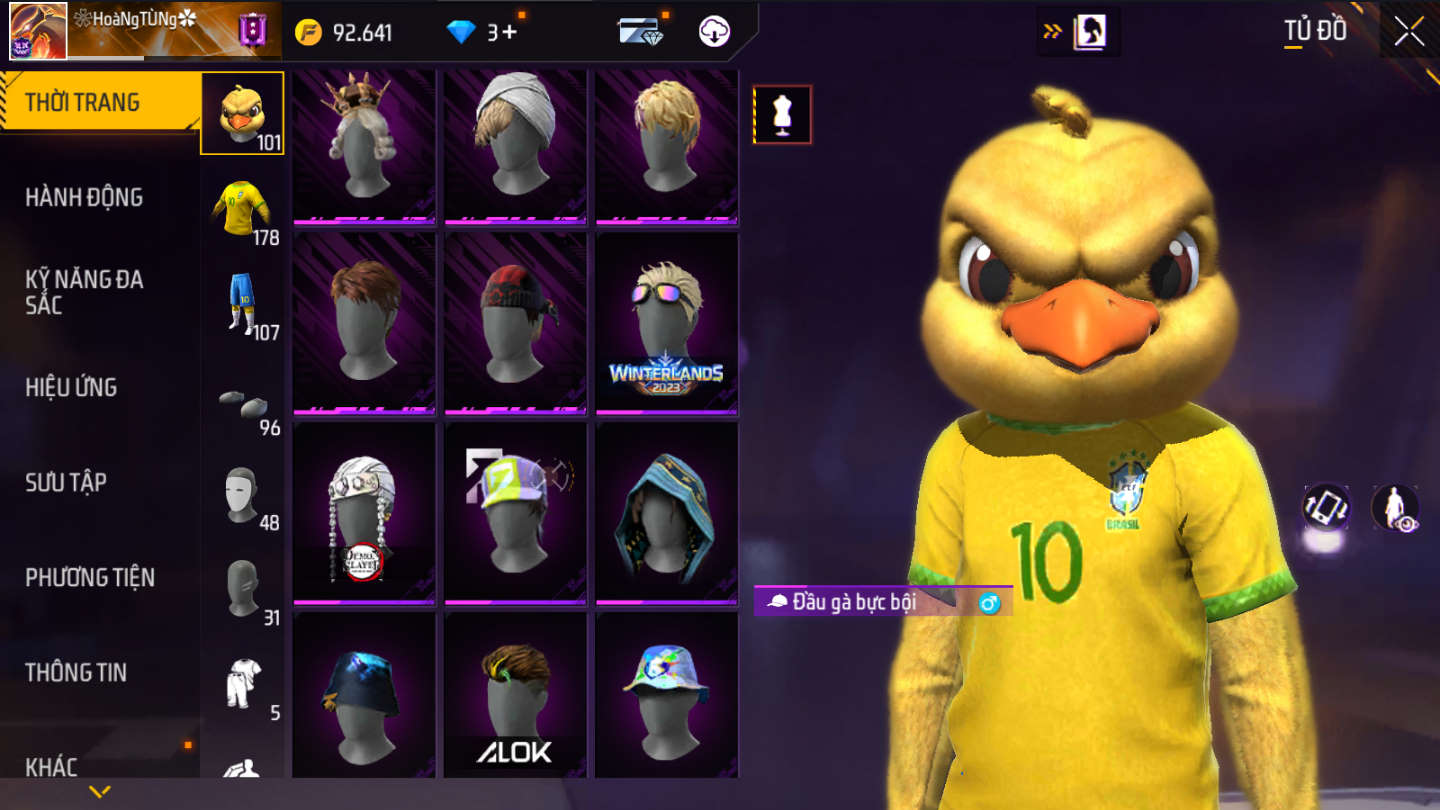Viewport: 1440px width, 810px height.
Task: Select the blue shorts bottoms category
Action: click(241, 302)
